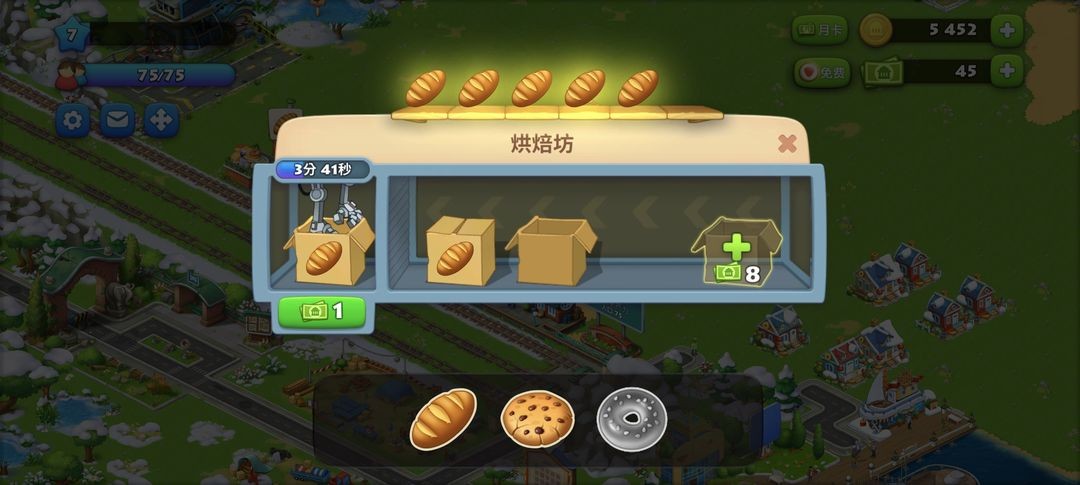Viewport: 1080px width, 485px height.
Task: Close the bakery window
Action: point(787,143)
